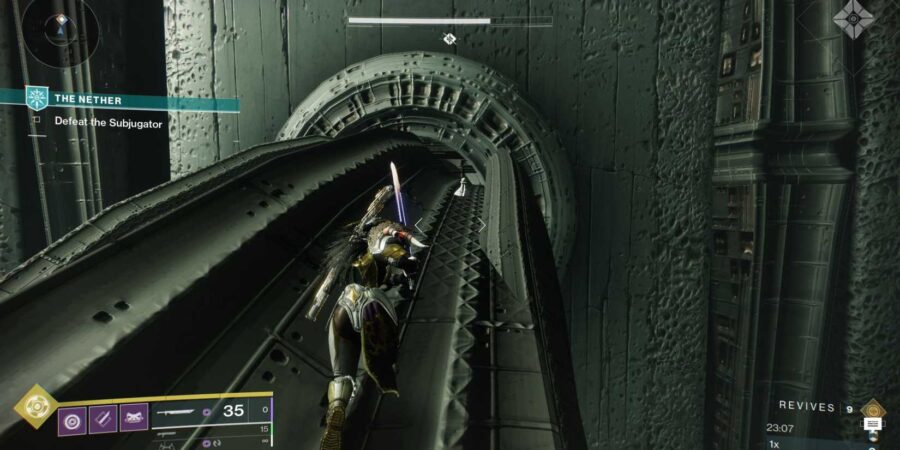Click the Nether activity shield emblem
Viewport: 900px width, 450px height.
point(38,99)
